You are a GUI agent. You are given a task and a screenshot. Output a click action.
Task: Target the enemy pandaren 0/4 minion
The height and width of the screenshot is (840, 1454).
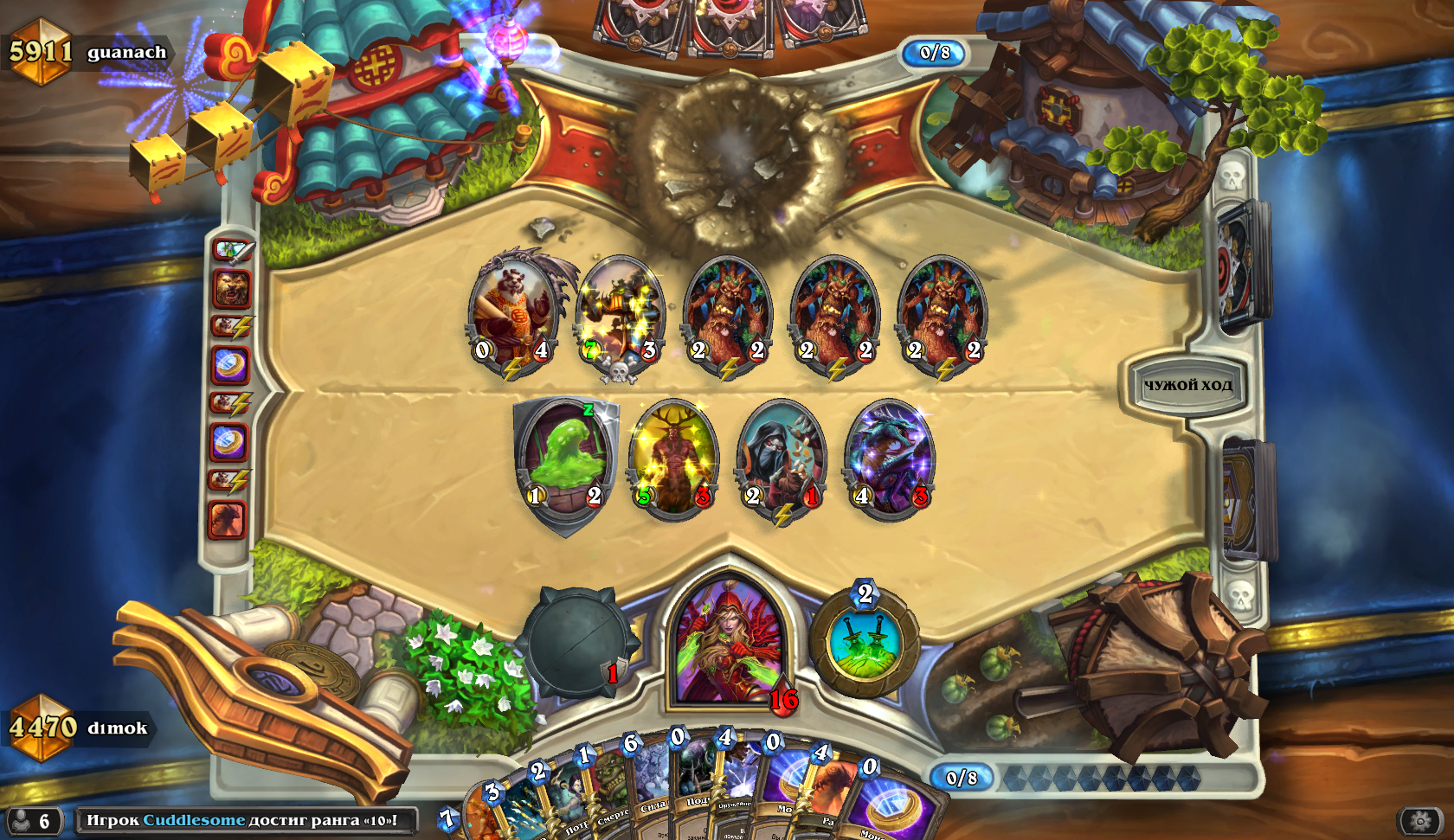513,311
